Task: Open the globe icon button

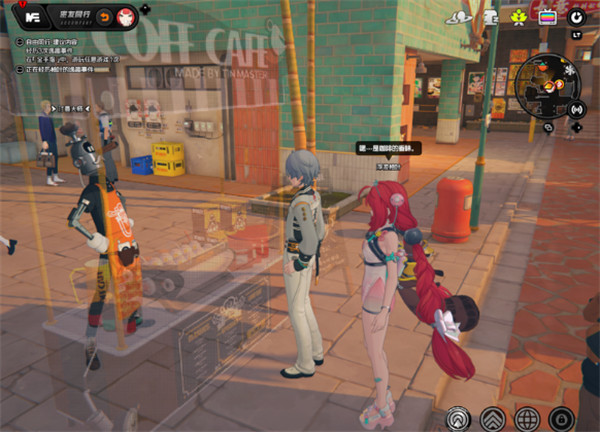Action: 527,418
